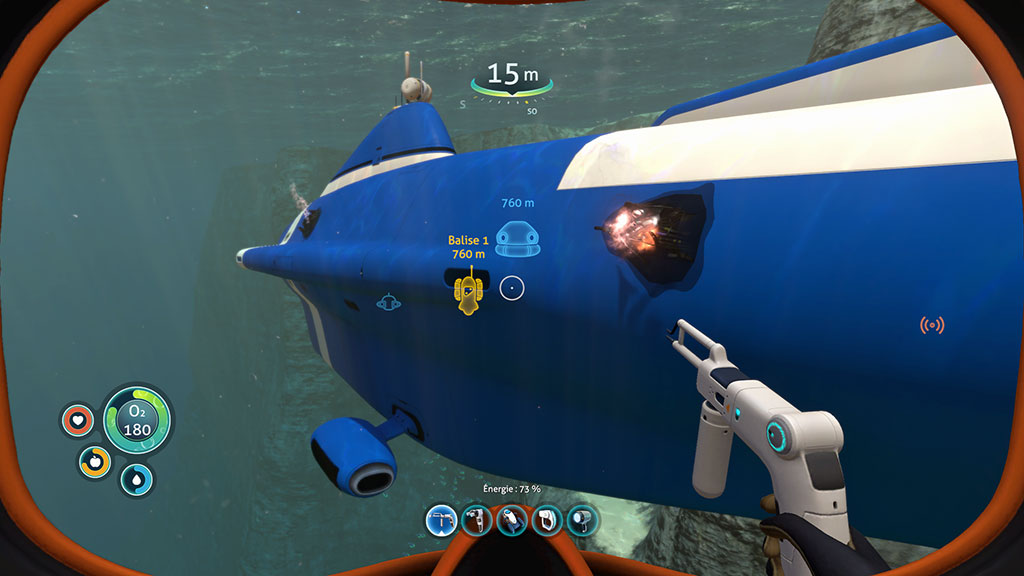Click the small blue Seamoth vehicle marker

[388, 301]
